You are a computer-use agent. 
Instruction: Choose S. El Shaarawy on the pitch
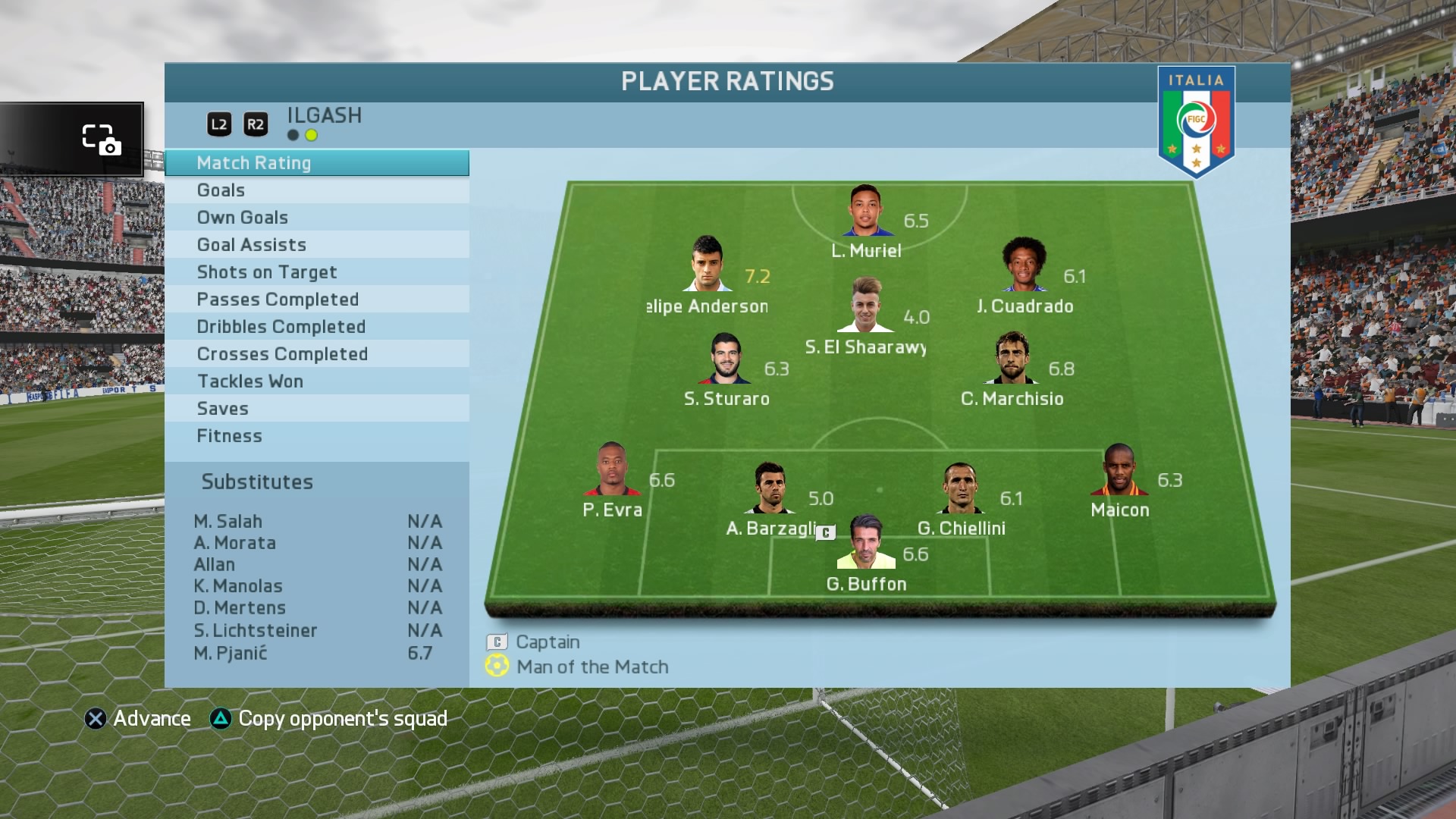pos(865,305)
